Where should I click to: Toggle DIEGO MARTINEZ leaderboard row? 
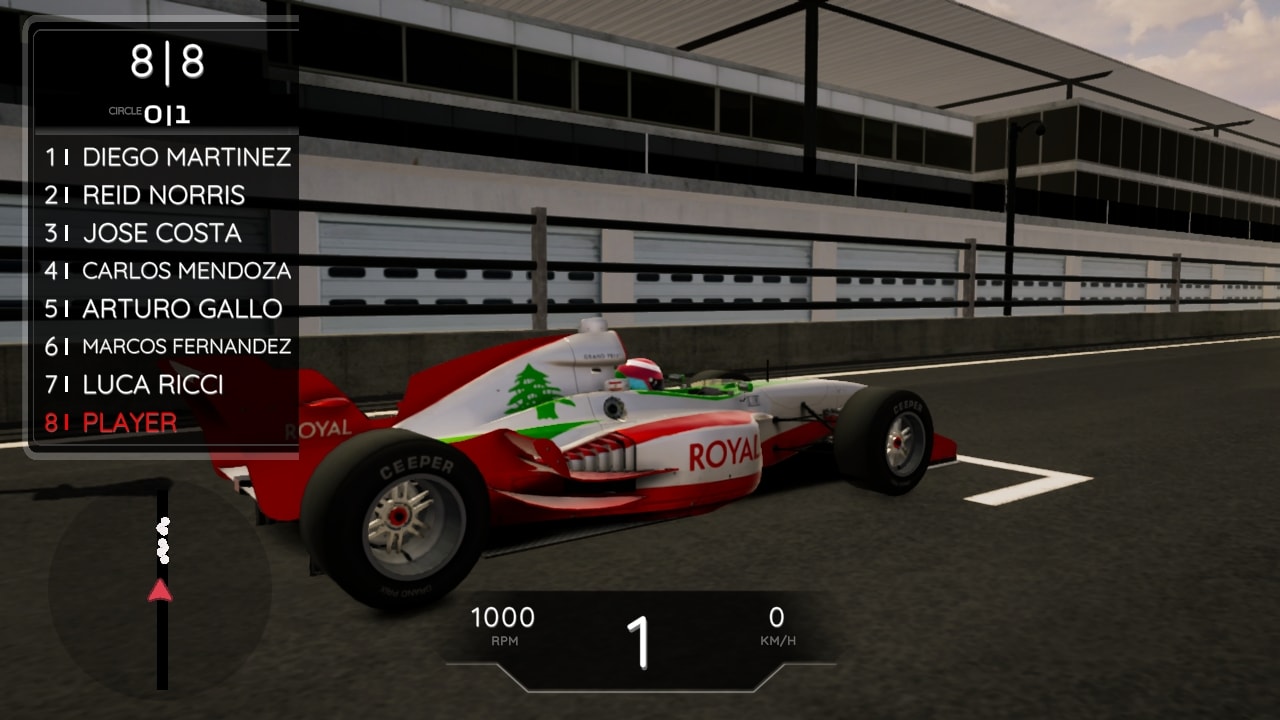[170, 158]
